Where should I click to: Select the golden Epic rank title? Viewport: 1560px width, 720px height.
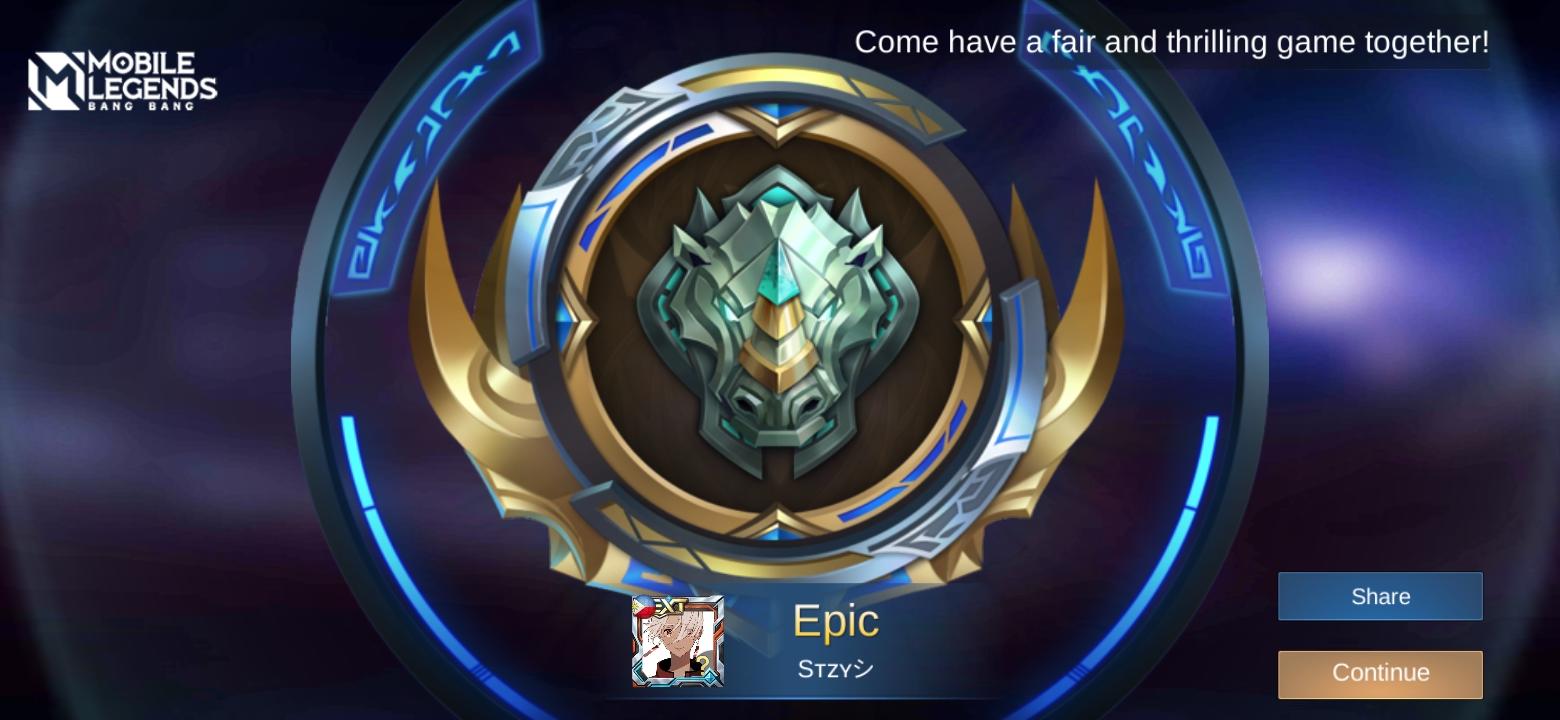click(x=835, y=621)
